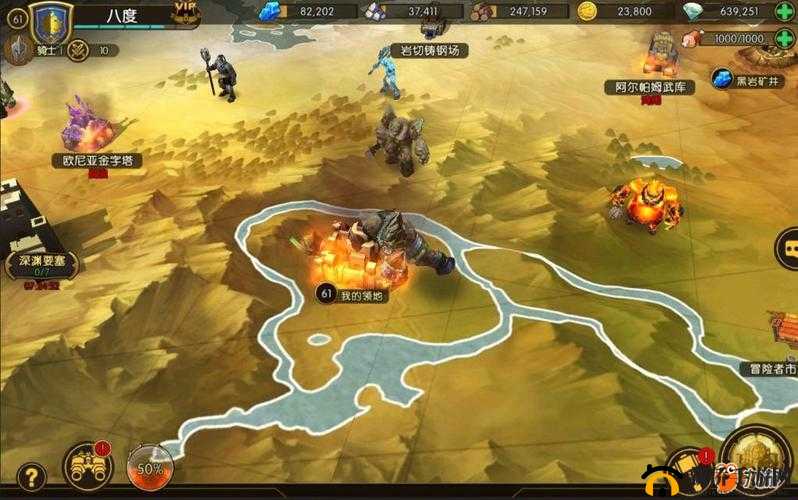The image size is (798, 500).
Task: Tap the green plus beside 1000/1000
Action: click(783, 38)
